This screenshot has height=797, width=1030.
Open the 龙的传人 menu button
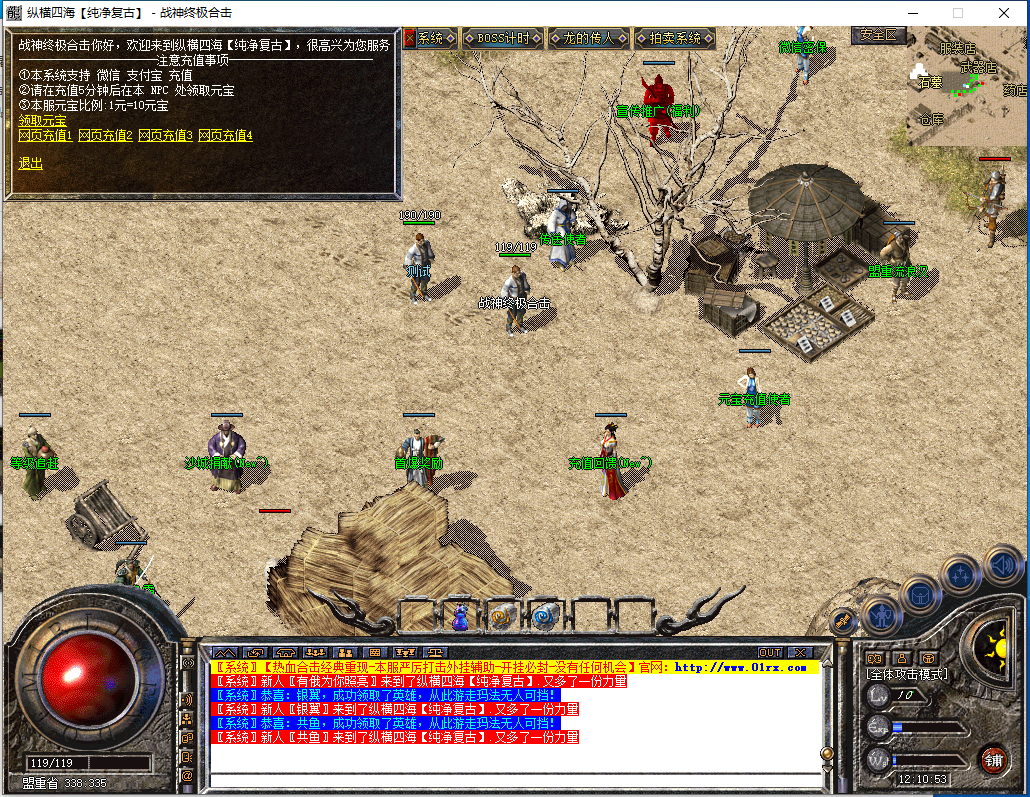pos(588,38)
